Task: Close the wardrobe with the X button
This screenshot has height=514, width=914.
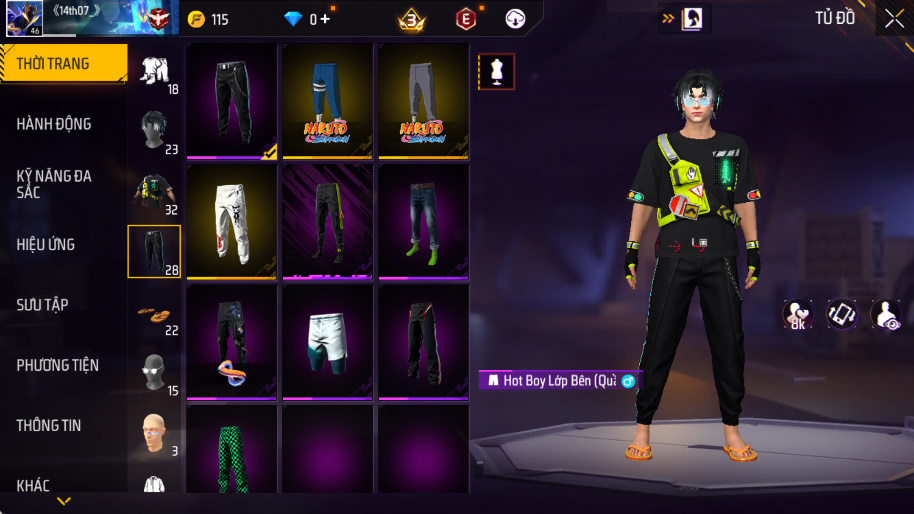Action: (x=893, y=18)
